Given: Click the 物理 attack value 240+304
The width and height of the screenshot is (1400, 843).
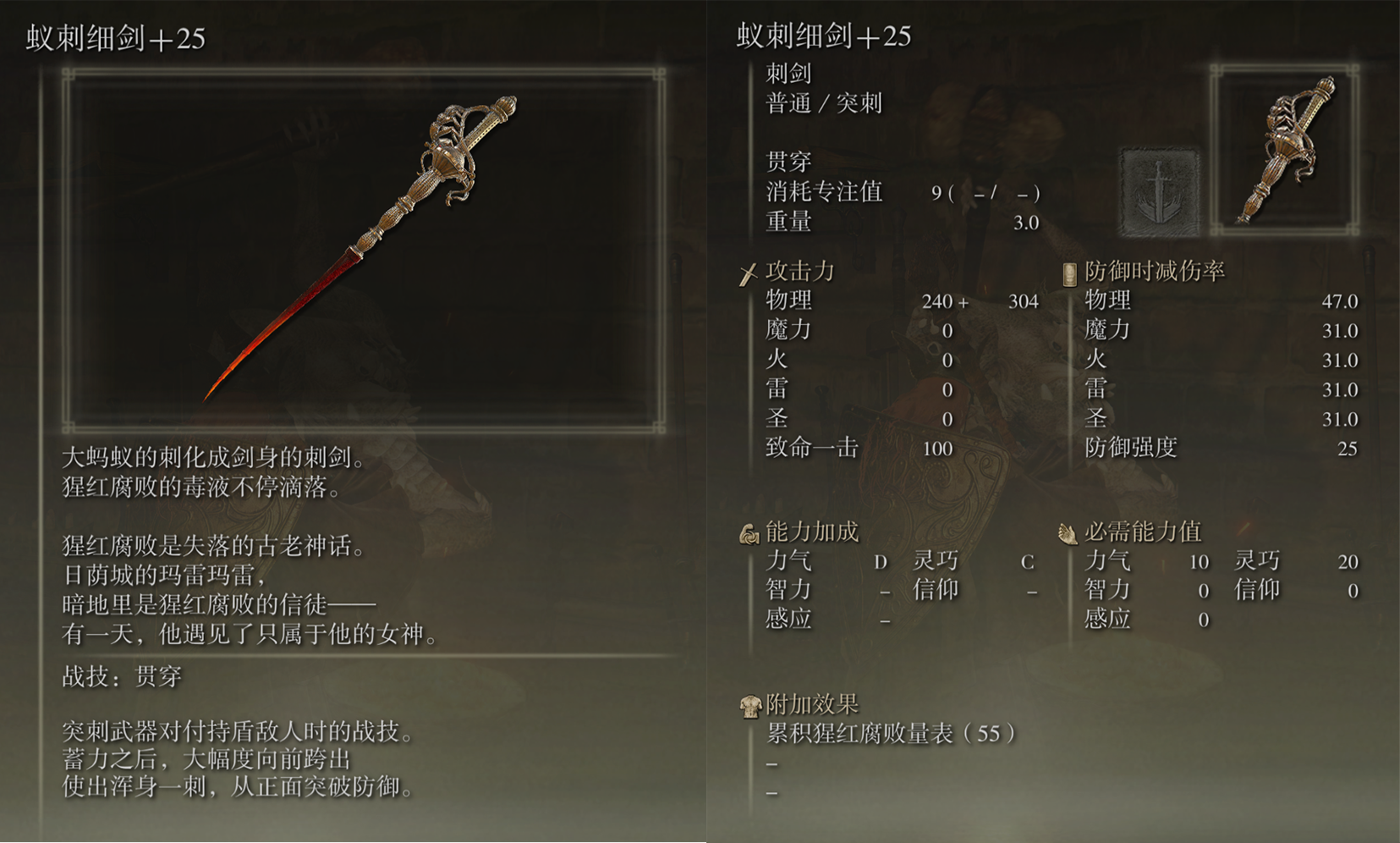Looking at the screenshot, I should point(981,300).
